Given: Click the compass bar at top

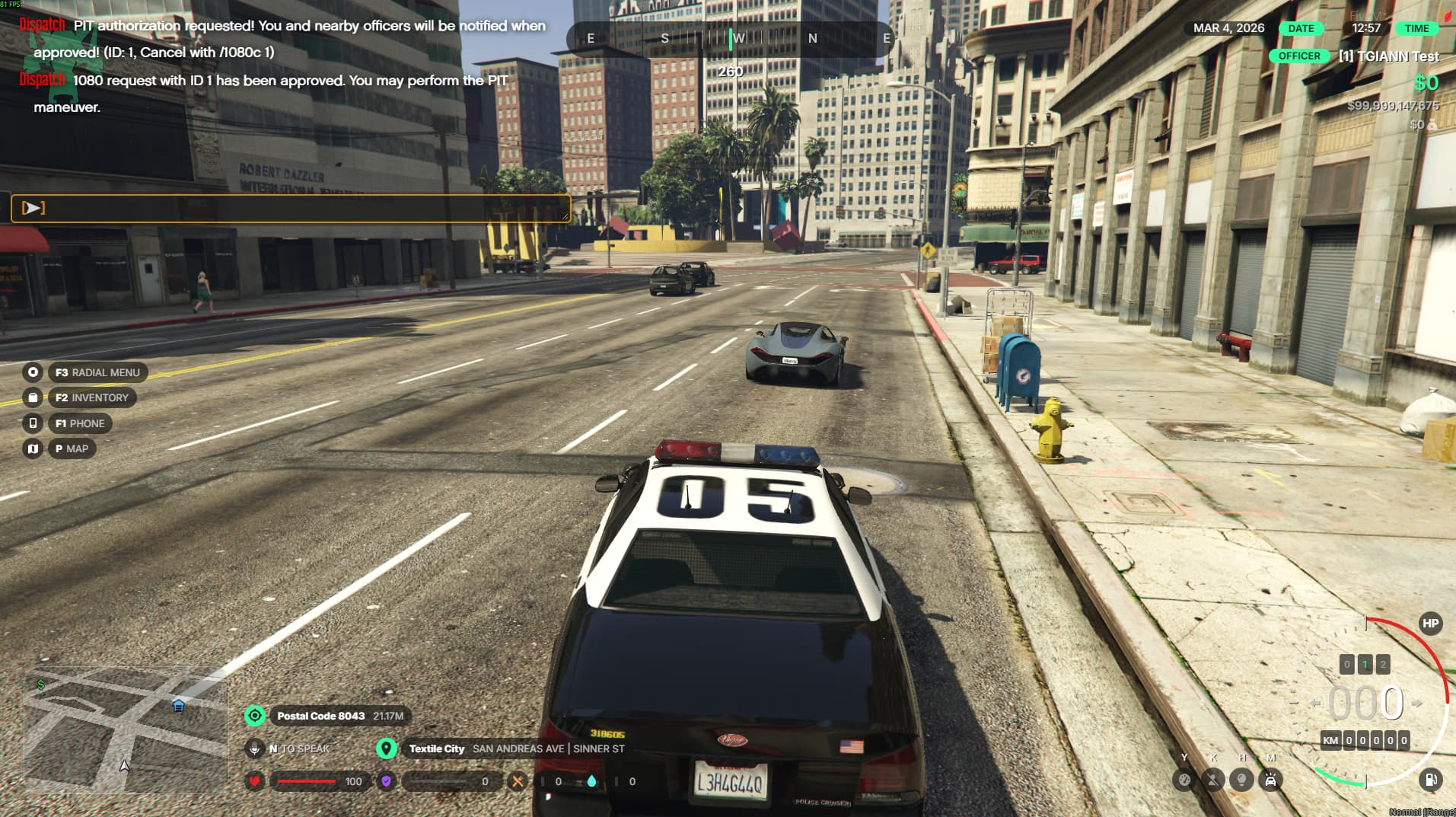Looking at the screenshot, I should tap(730, 38).
